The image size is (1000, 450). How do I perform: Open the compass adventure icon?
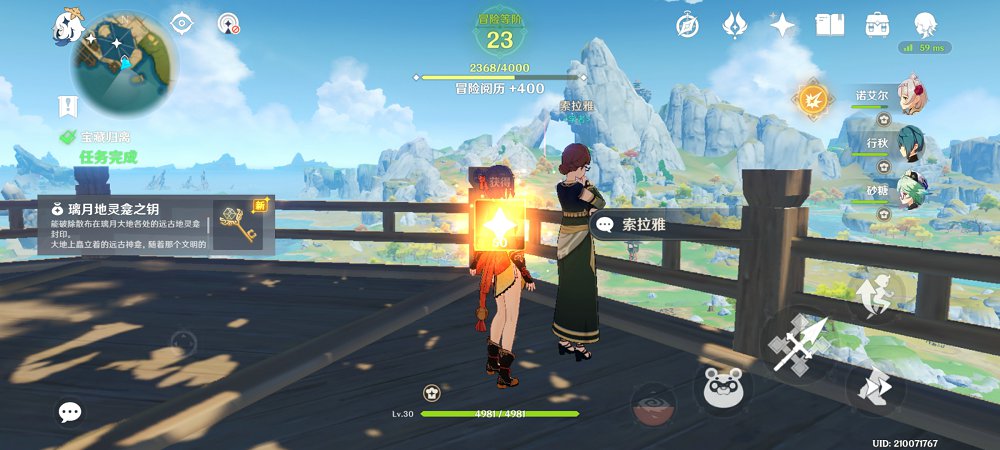688,25
